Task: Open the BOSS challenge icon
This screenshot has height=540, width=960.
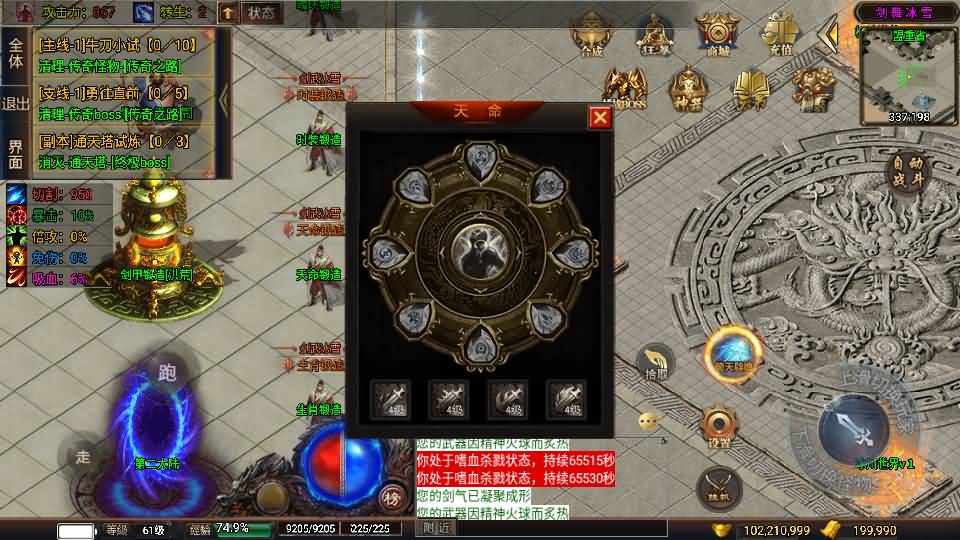Action: point(627,90)
